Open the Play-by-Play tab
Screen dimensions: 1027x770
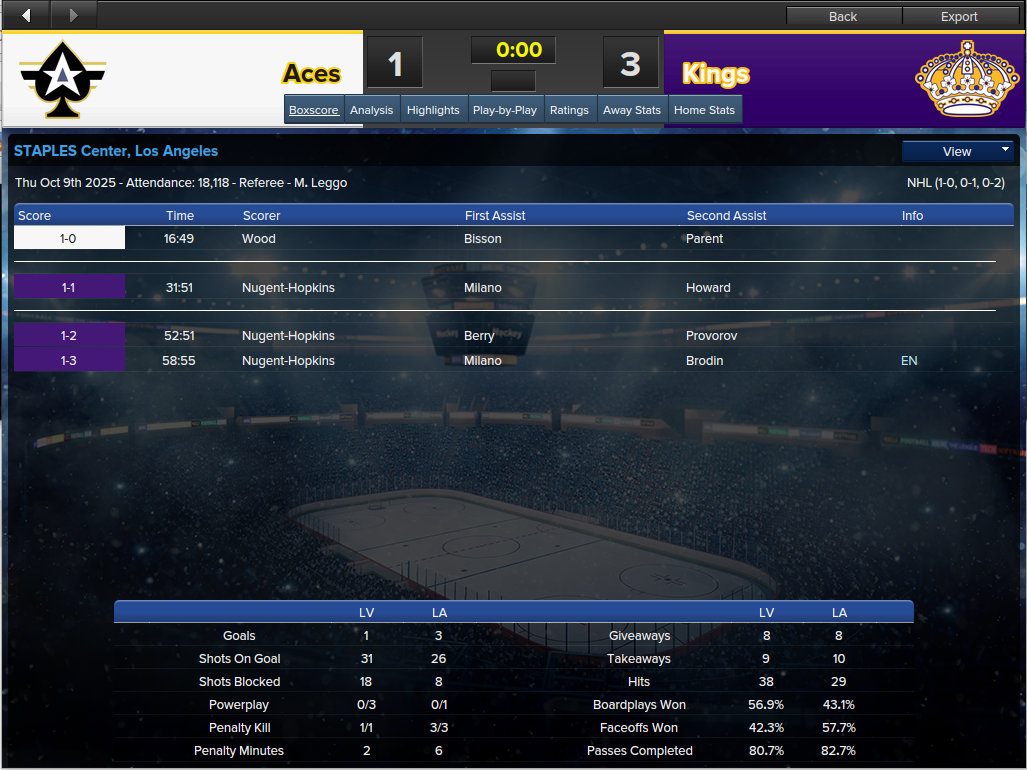pos(504,110)
